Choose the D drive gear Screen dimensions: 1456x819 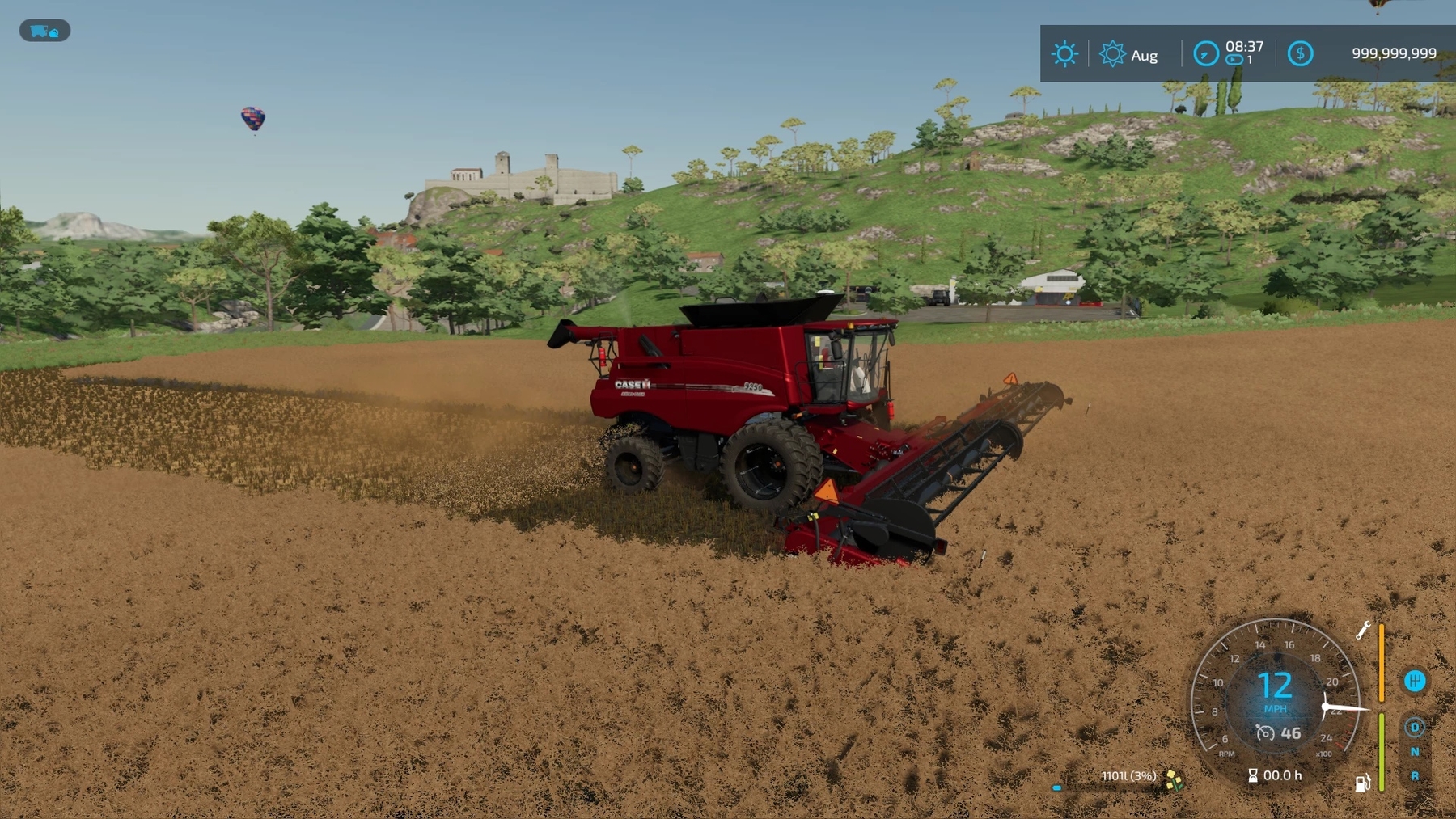[1415, 727]
